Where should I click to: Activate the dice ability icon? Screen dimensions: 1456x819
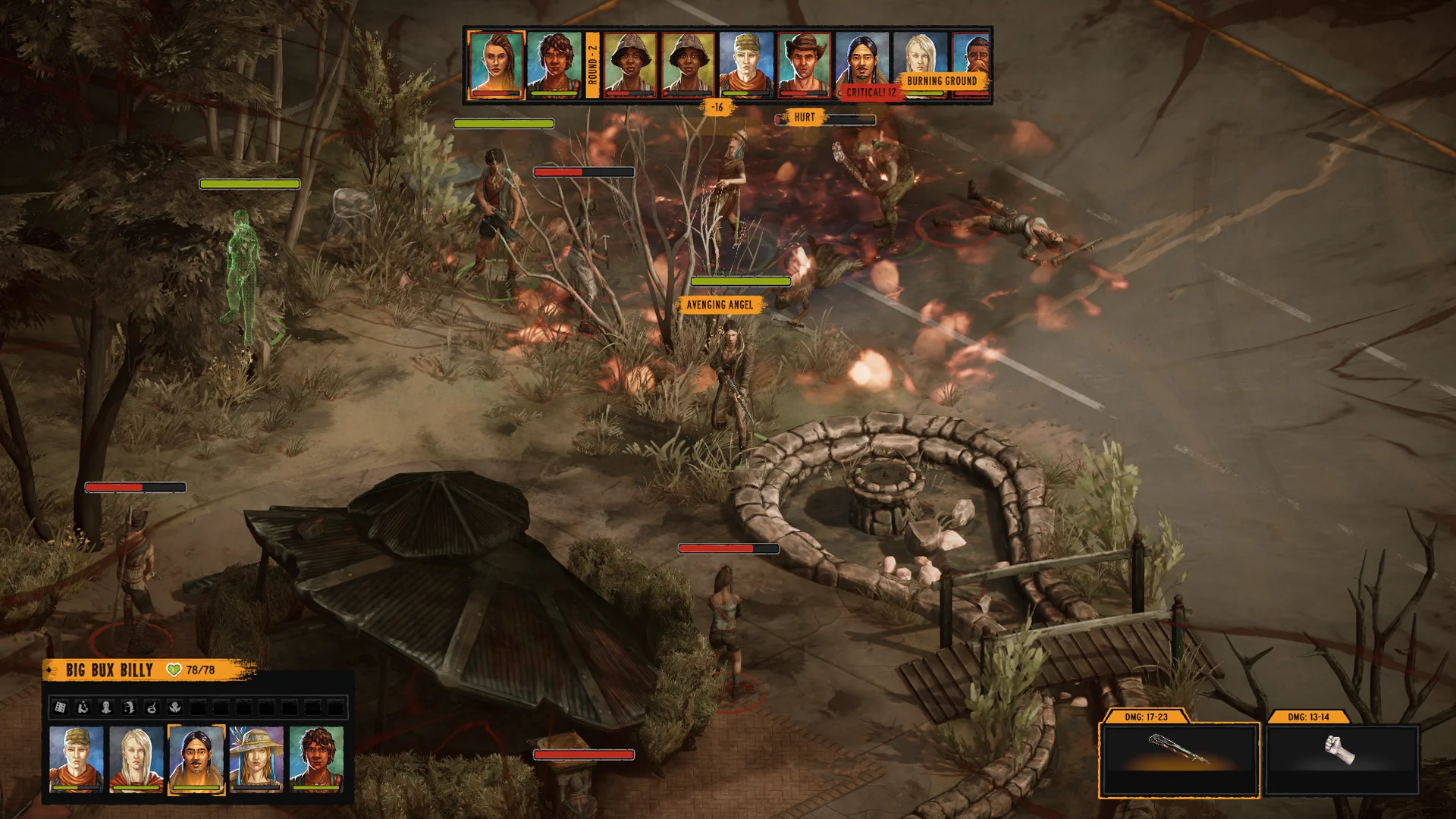coord(60,708)
